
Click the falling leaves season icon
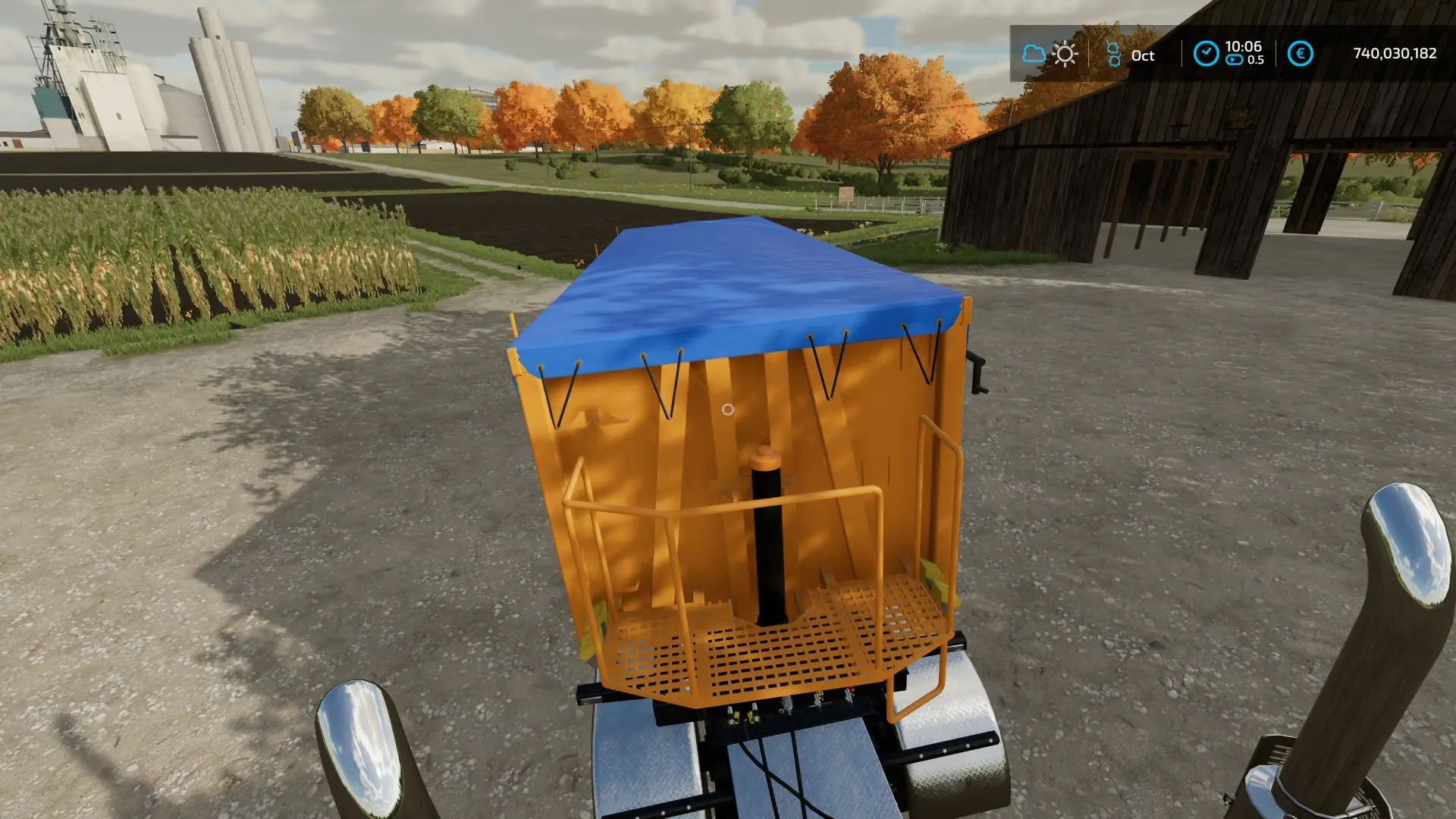tap(1113, 52)
